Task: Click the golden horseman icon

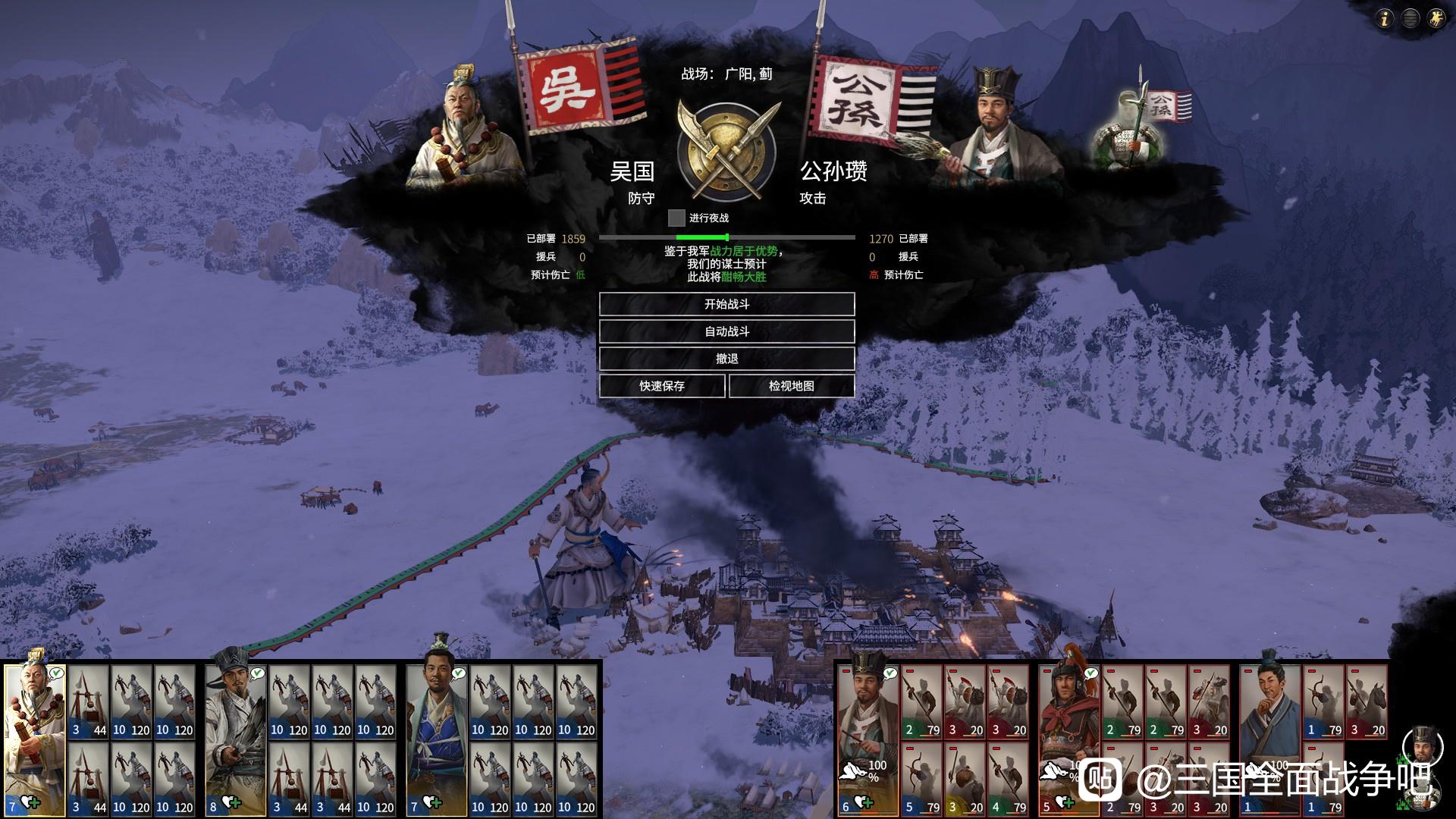Action: pyautogui.click(x=1436, y=19)
